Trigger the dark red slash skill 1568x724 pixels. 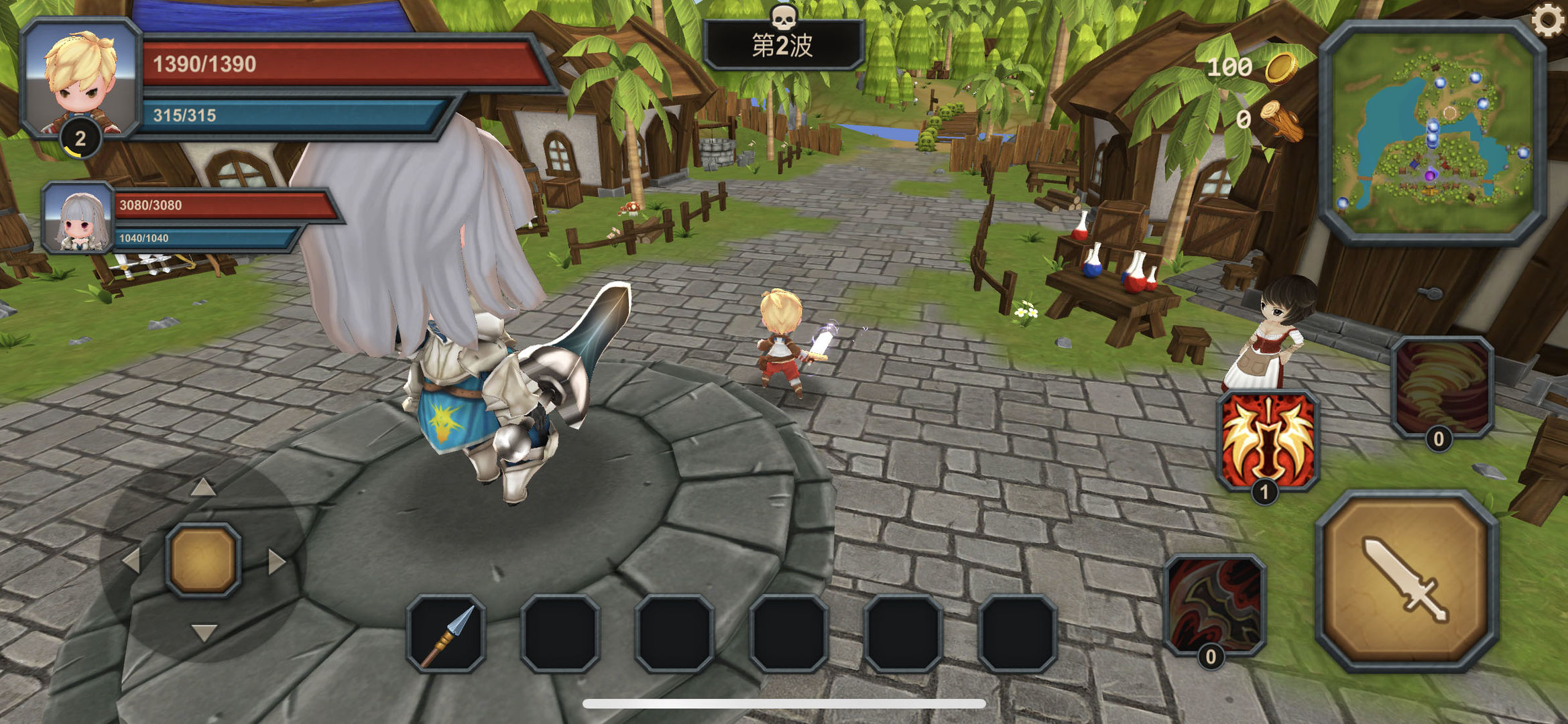[1215, 604]
